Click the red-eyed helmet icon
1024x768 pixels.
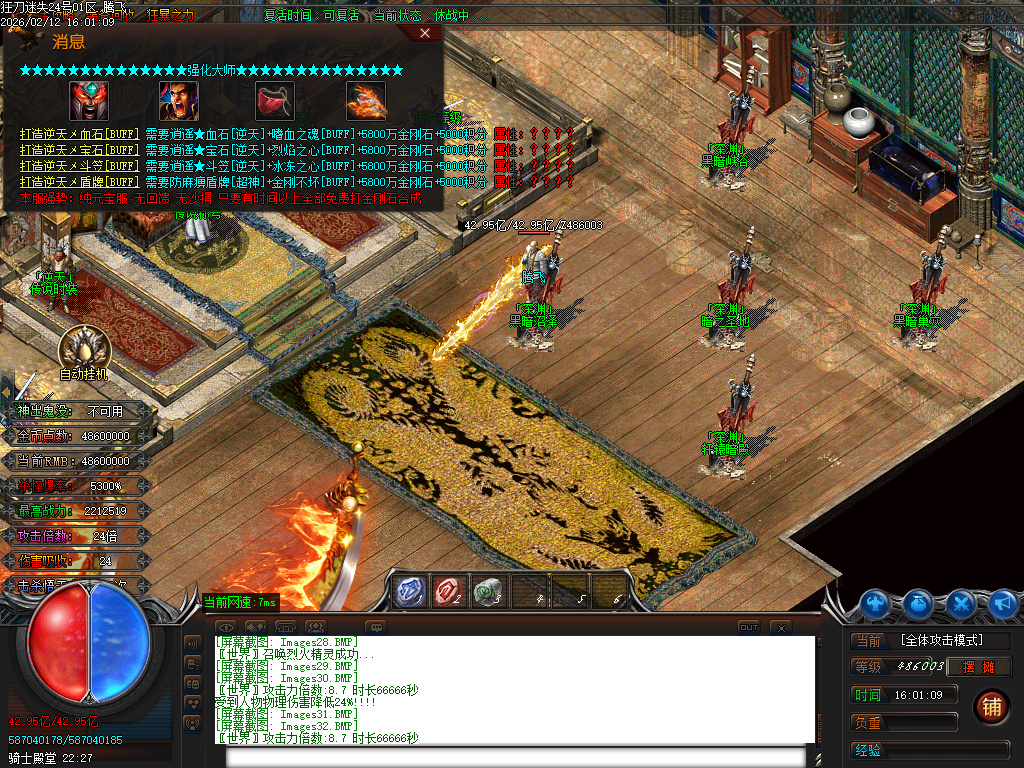tap(89, 100)
